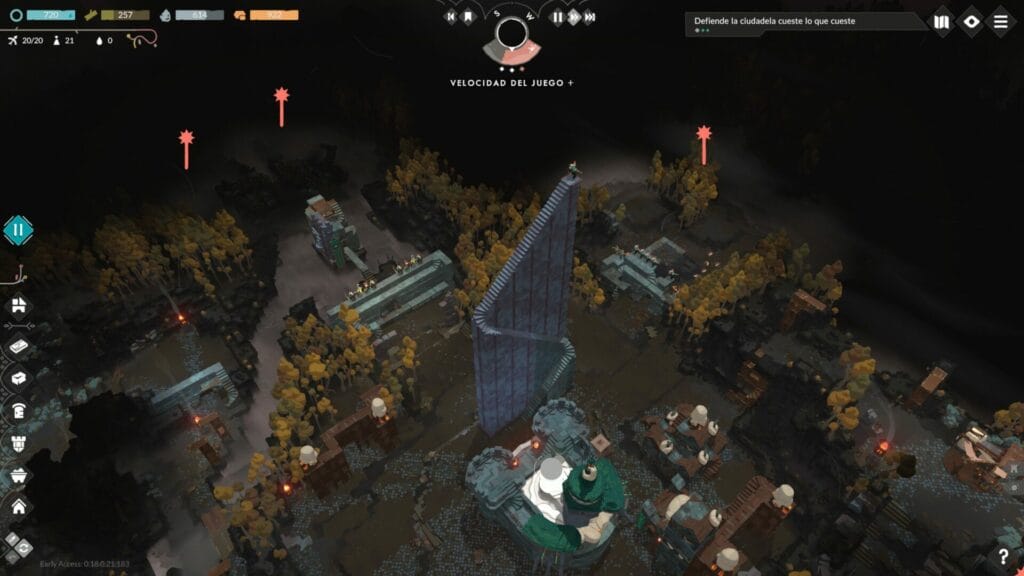
Task: Pause the game with the top pause button
Action: click(x=557, y=17)
